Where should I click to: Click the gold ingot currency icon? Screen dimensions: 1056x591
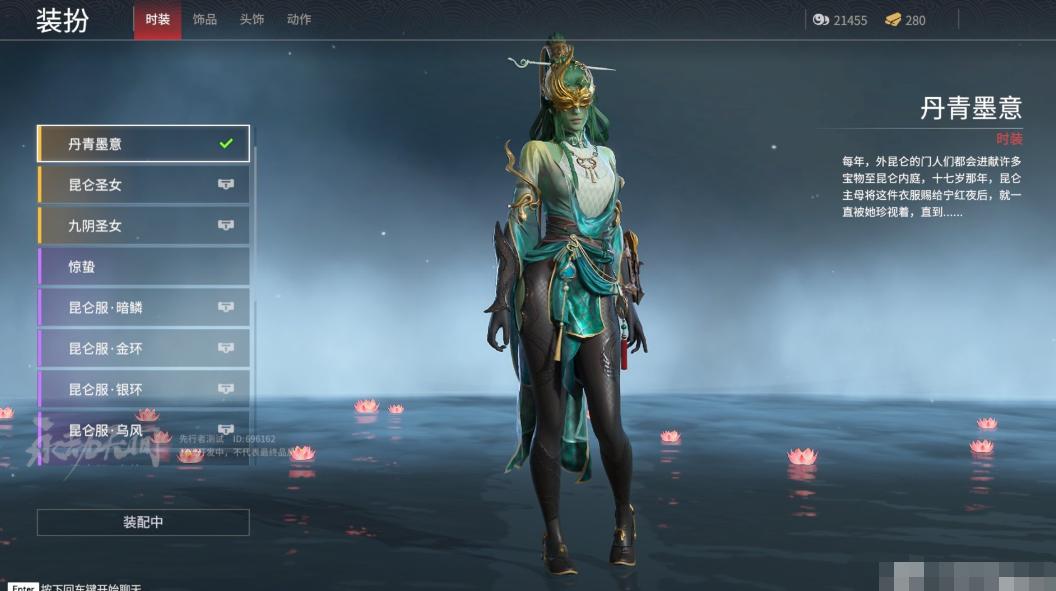coord(893,20)
